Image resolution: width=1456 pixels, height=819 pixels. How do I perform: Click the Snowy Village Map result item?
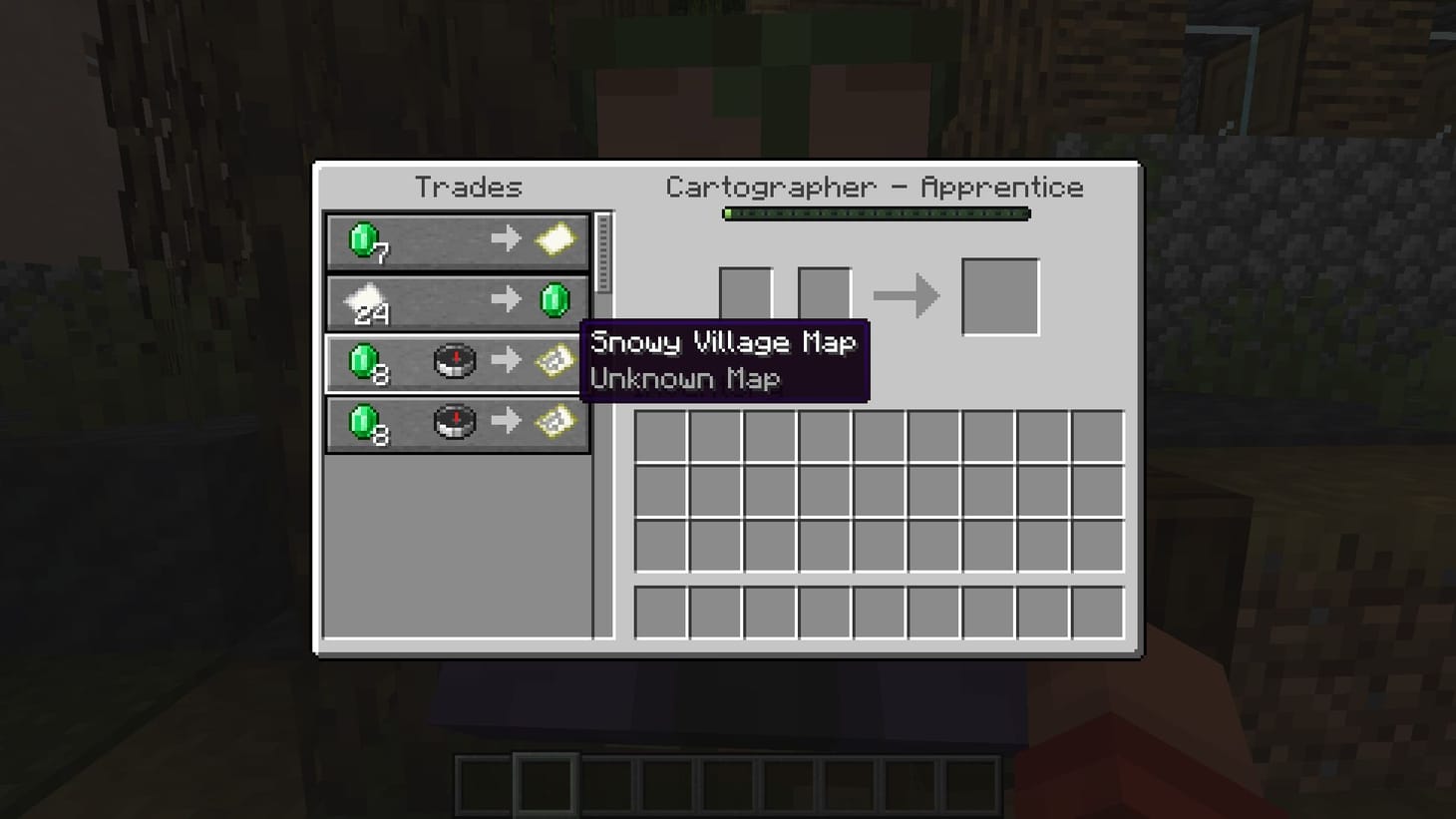[553, 362]
